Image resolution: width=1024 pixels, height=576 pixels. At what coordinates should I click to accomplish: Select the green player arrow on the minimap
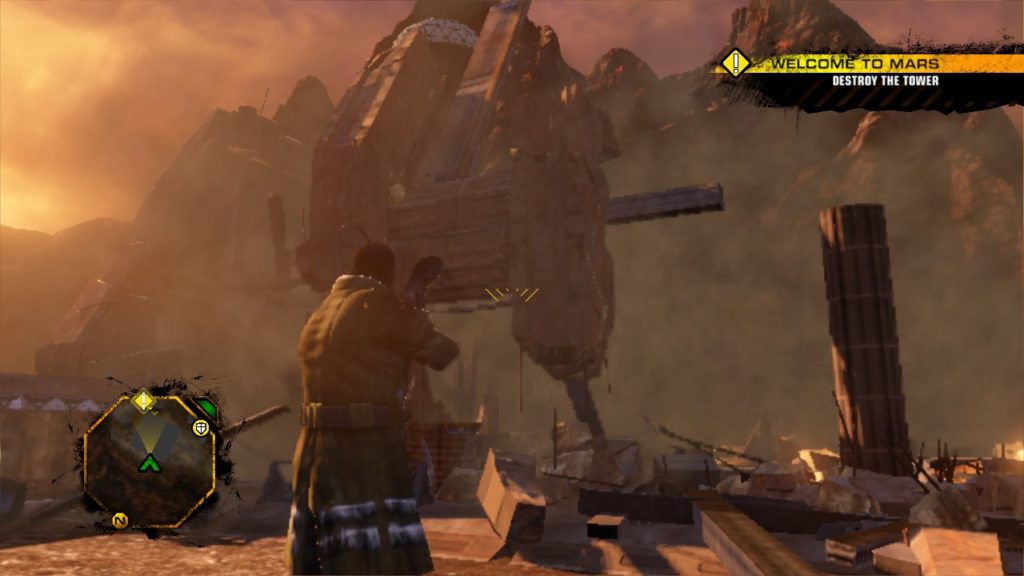(149, 462)
